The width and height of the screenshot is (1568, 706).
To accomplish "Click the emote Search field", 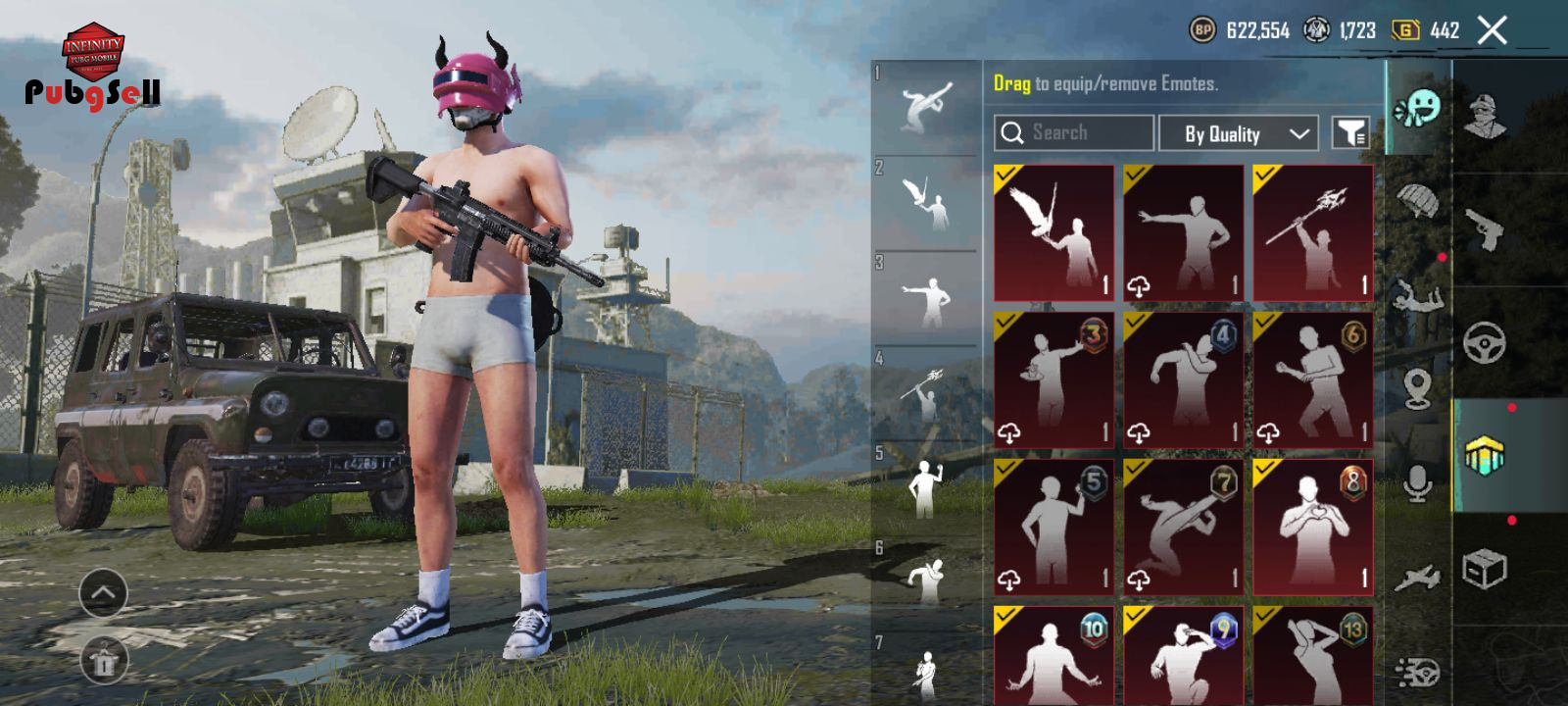I will (1074, 133).
